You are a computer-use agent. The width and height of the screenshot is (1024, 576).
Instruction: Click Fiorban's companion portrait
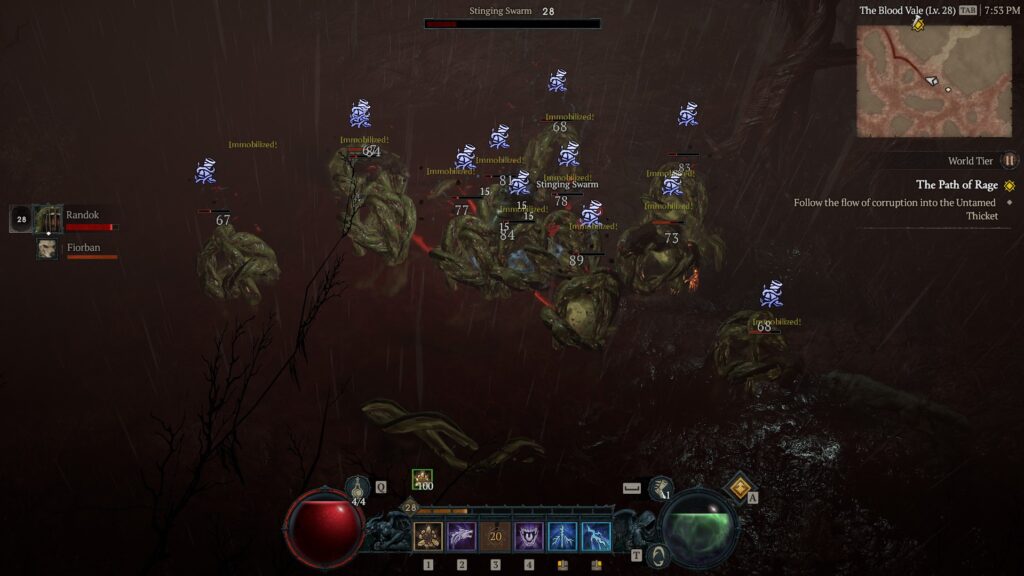click(47, 248)
